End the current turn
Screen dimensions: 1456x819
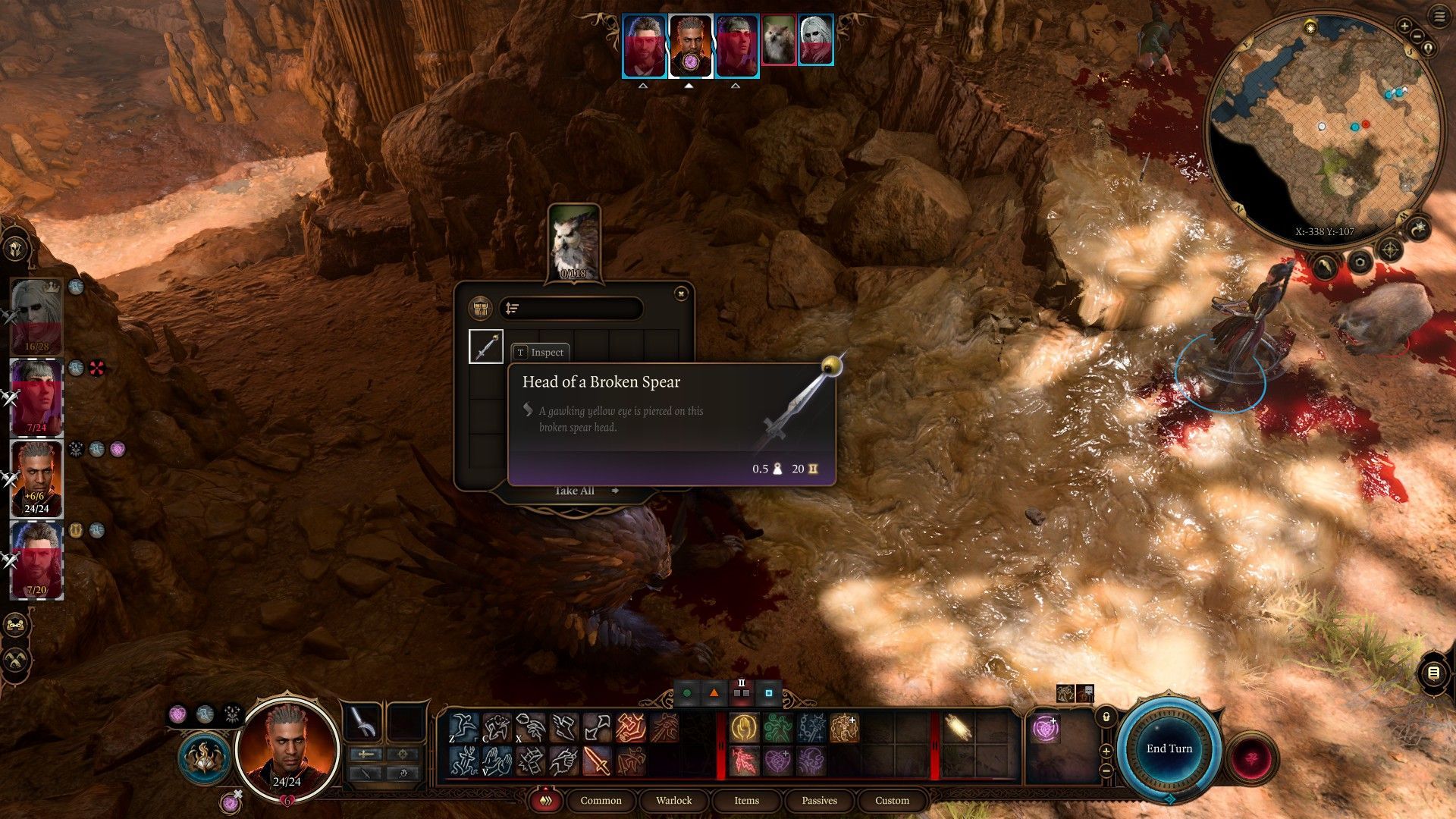(x=1169, y=748)
